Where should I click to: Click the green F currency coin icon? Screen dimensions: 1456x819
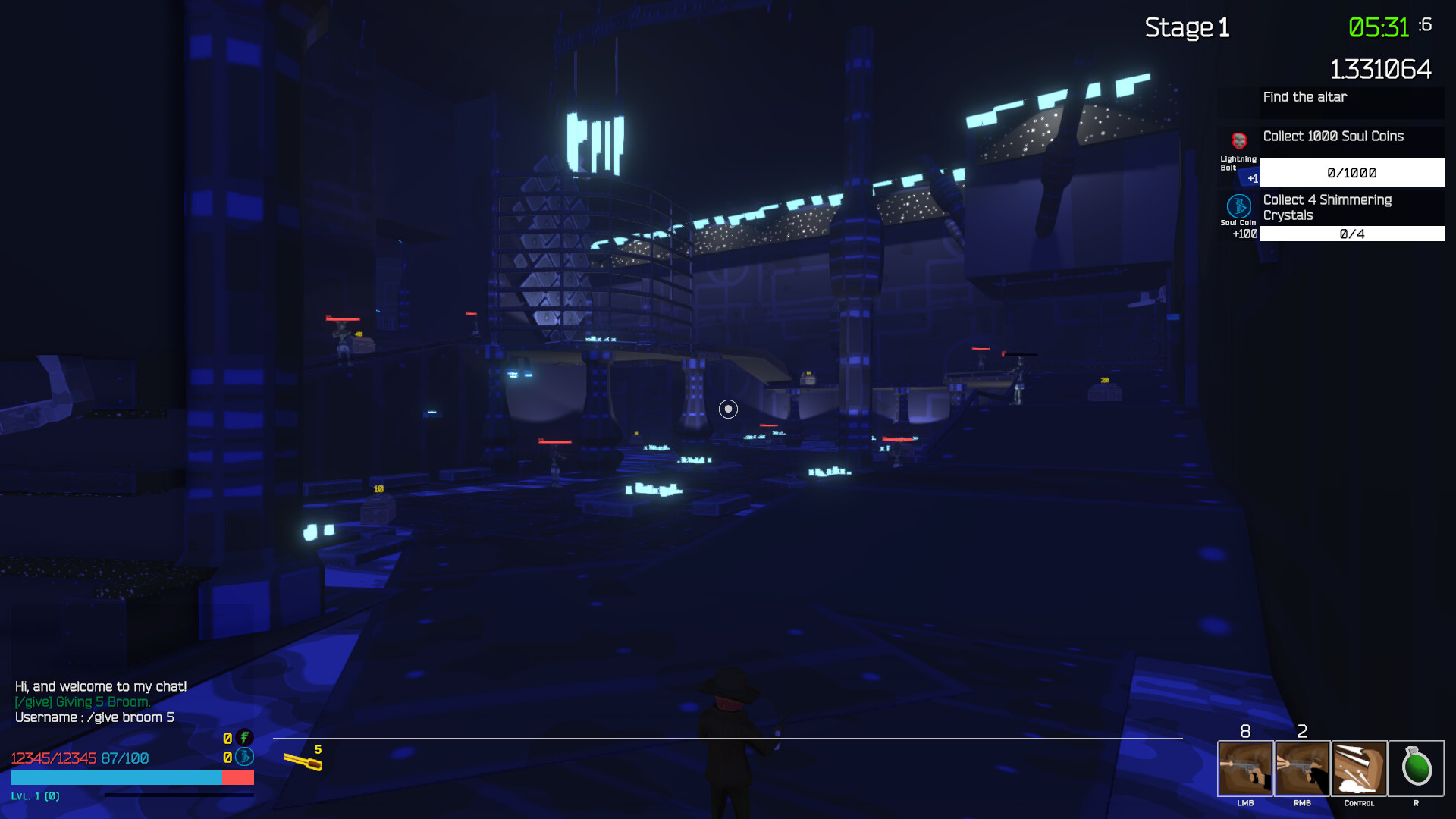[243, 737]
